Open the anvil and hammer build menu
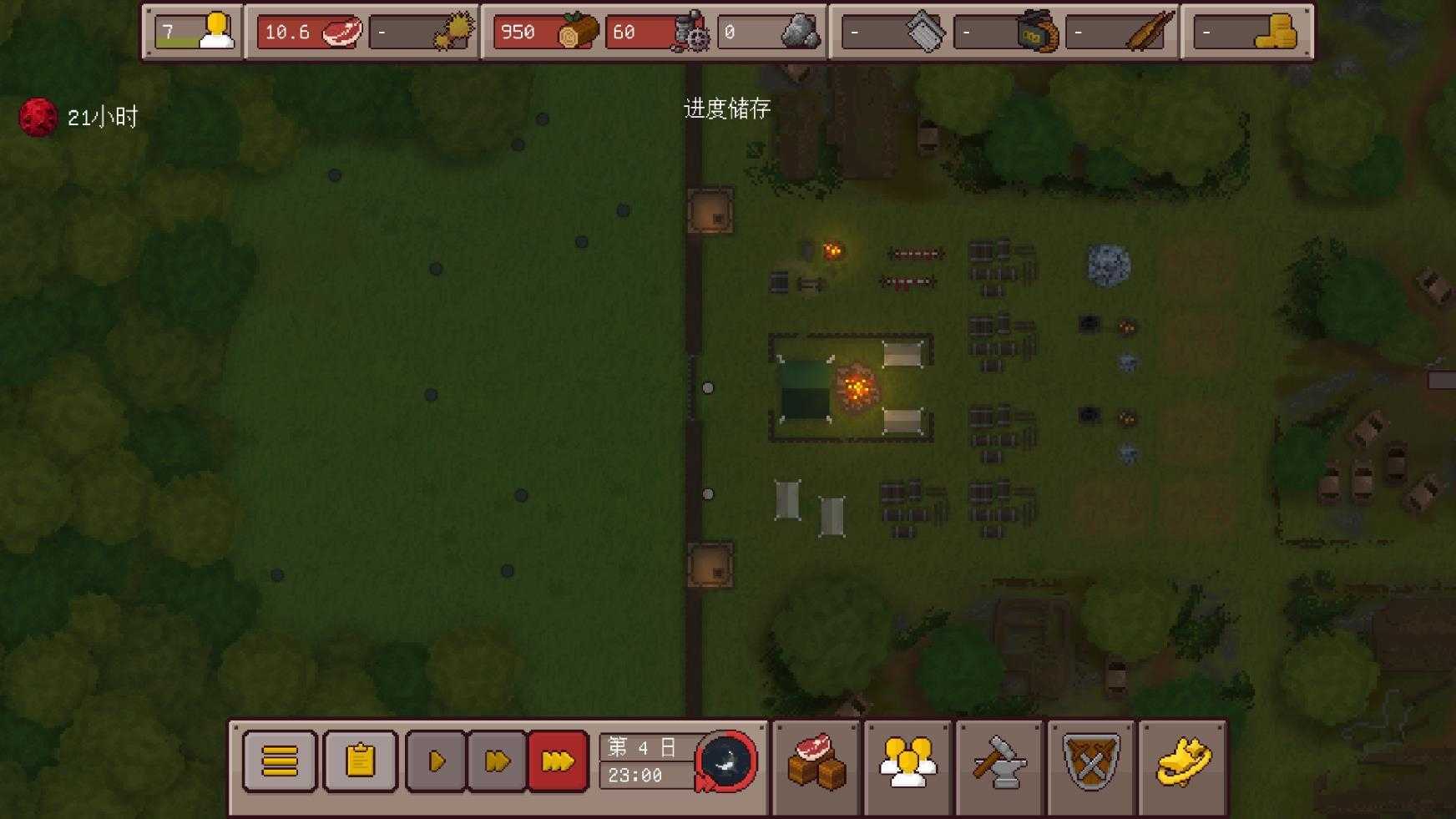This screenshot has height=819, width=1456. click(x=999, y=762)
